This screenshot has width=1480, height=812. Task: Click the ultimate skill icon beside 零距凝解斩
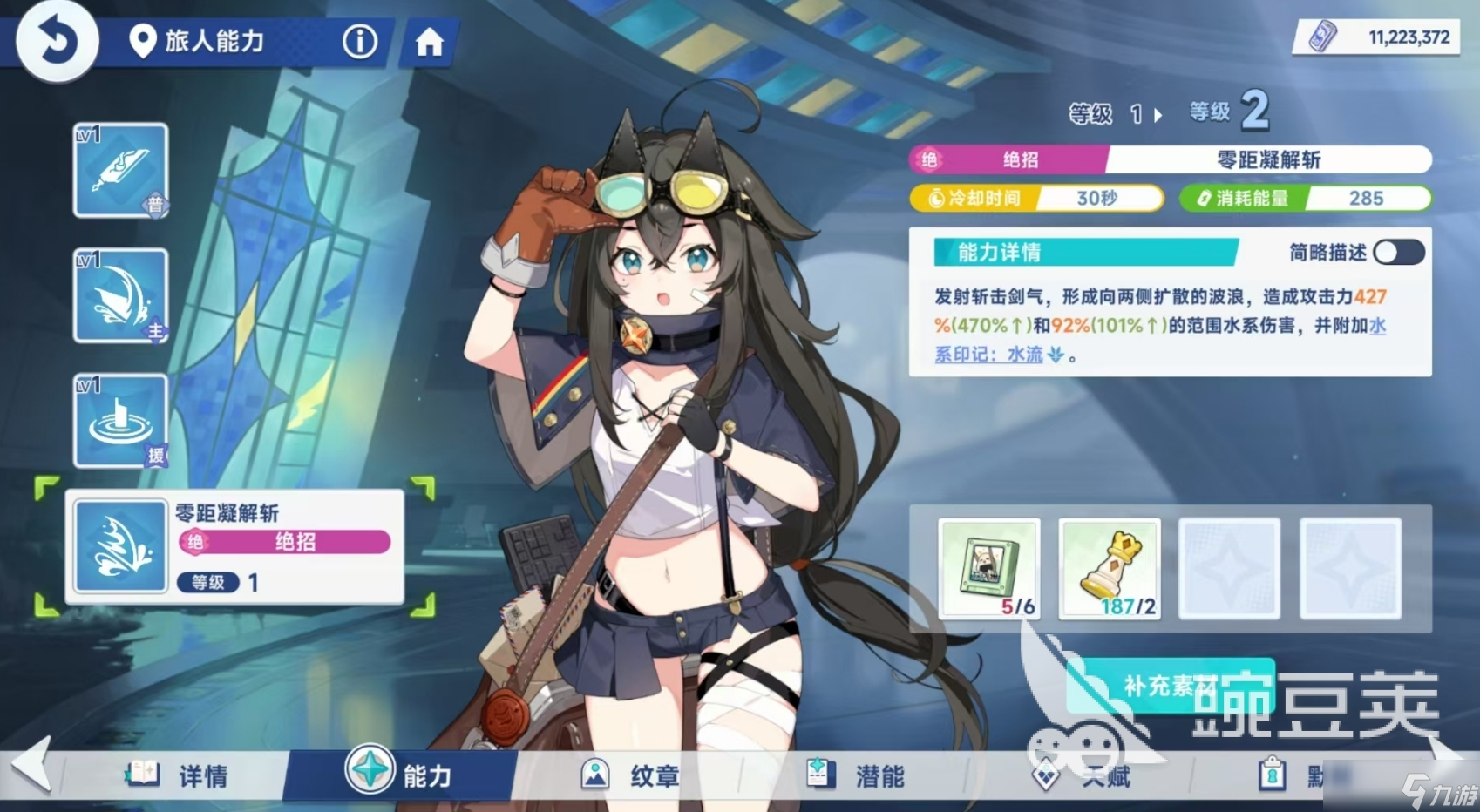[119, 547]
